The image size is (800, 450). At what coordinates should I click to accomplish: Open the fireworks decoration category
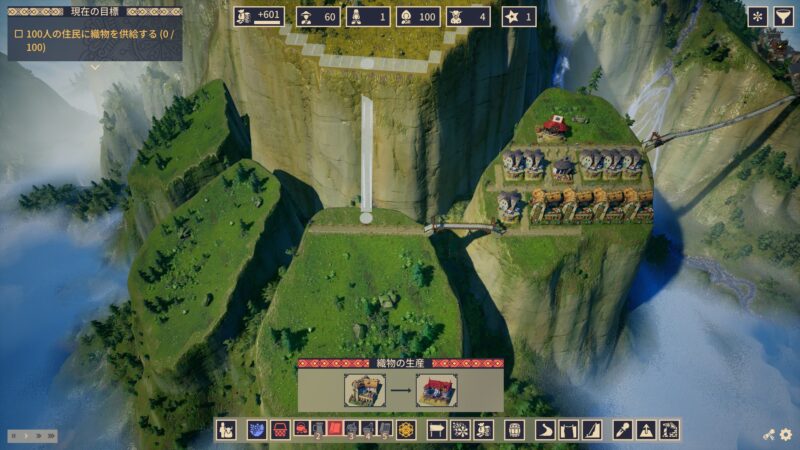tap(460, 430)
